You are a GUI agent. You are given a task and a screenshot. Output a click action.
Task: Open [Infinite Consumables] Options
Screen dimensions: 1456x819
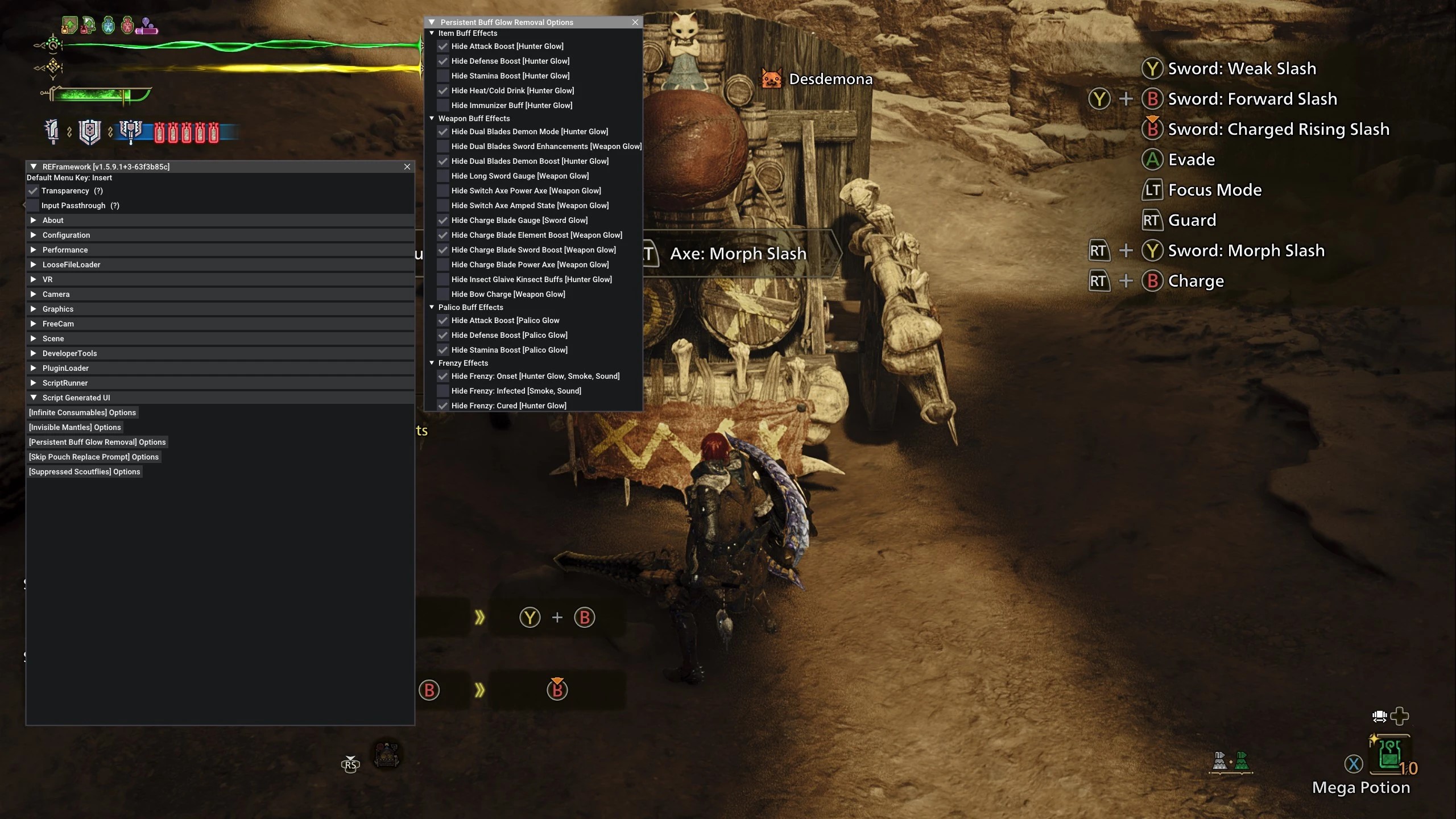[x=82, y=412]
